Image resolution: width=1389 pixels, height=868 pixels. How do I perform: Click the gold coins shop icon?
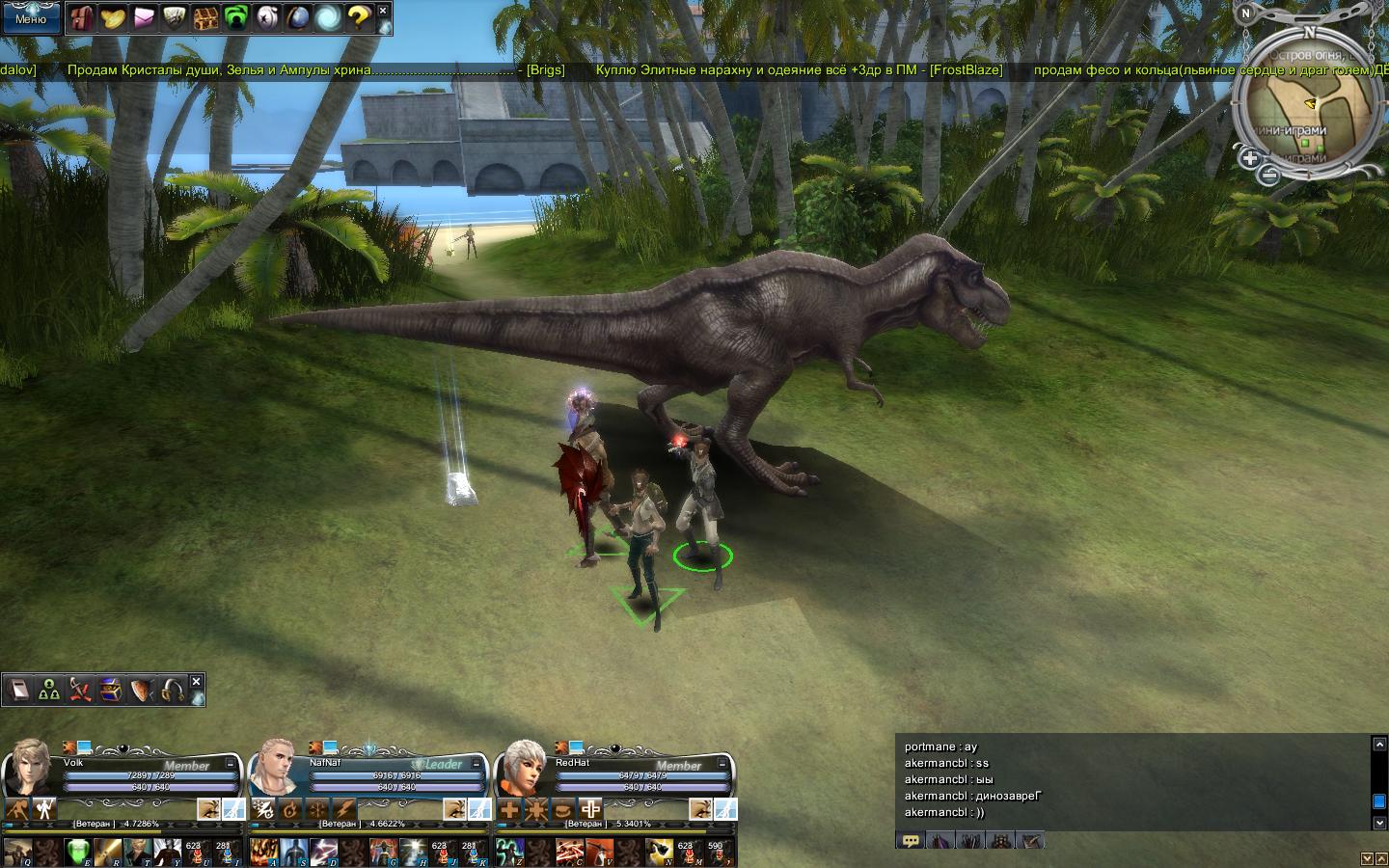tap(113, 17)
